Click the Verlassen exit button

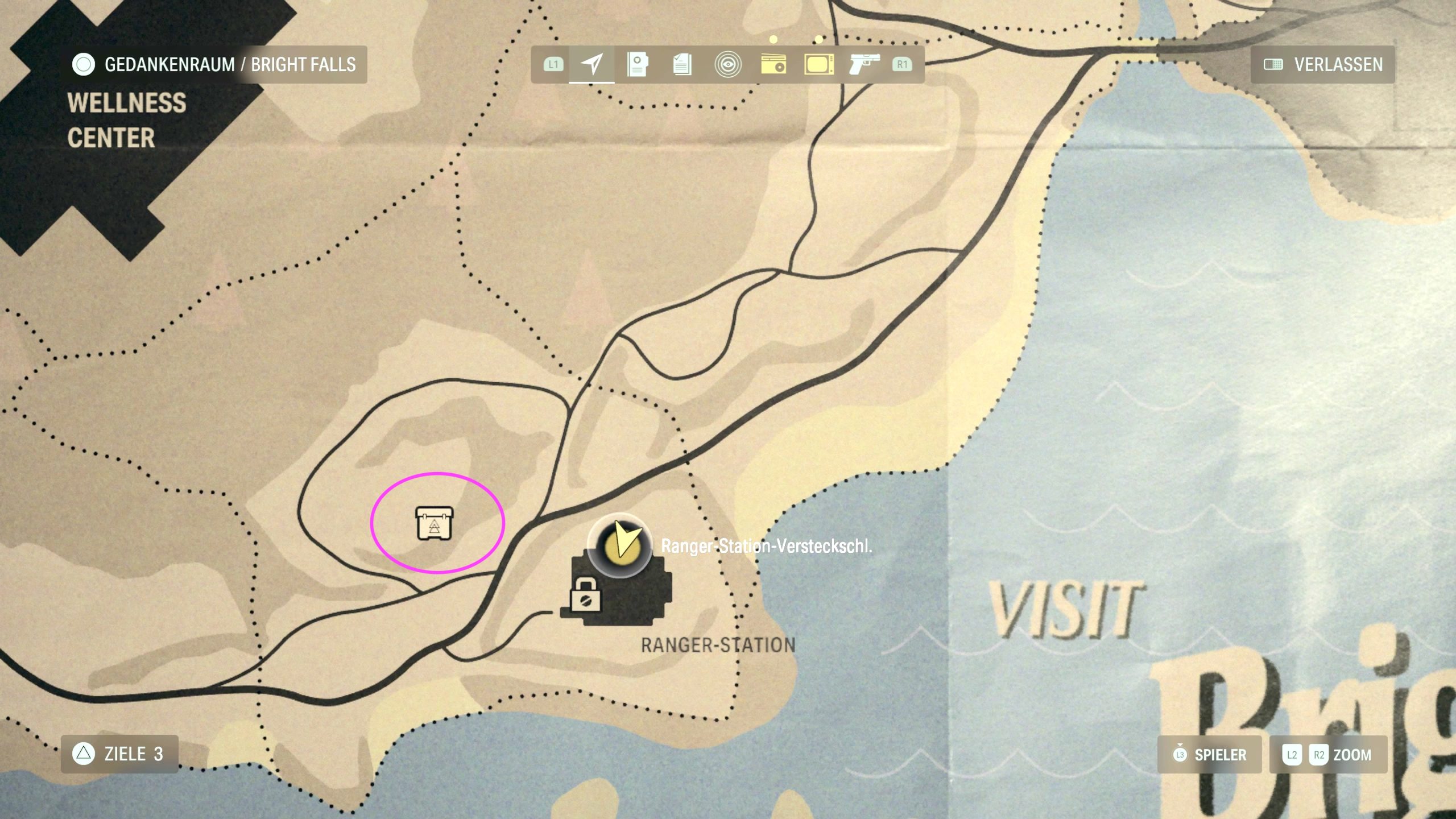click(x=1323, y=64)
